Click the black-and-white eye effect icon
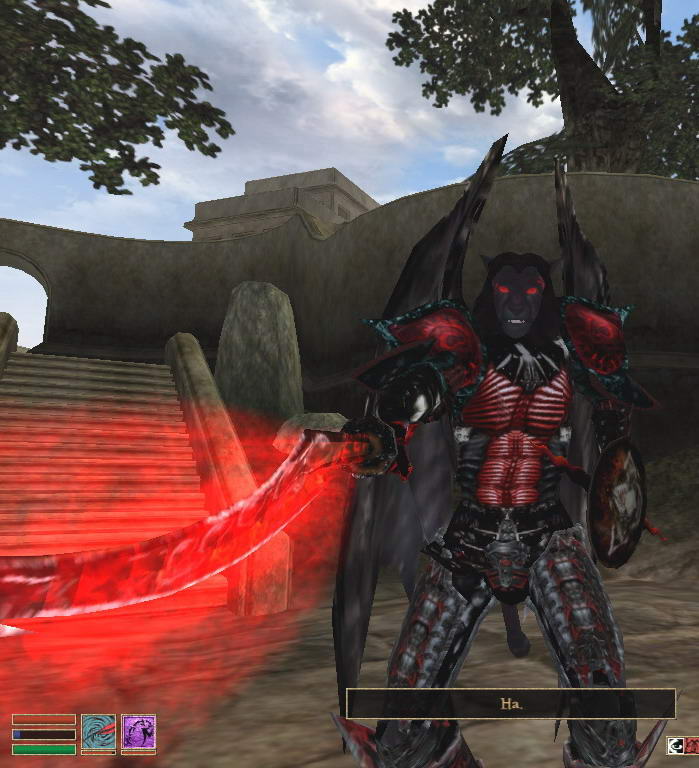Image resolution: width=699 pixels, height=768 pixels. click(x=677, y=744)
